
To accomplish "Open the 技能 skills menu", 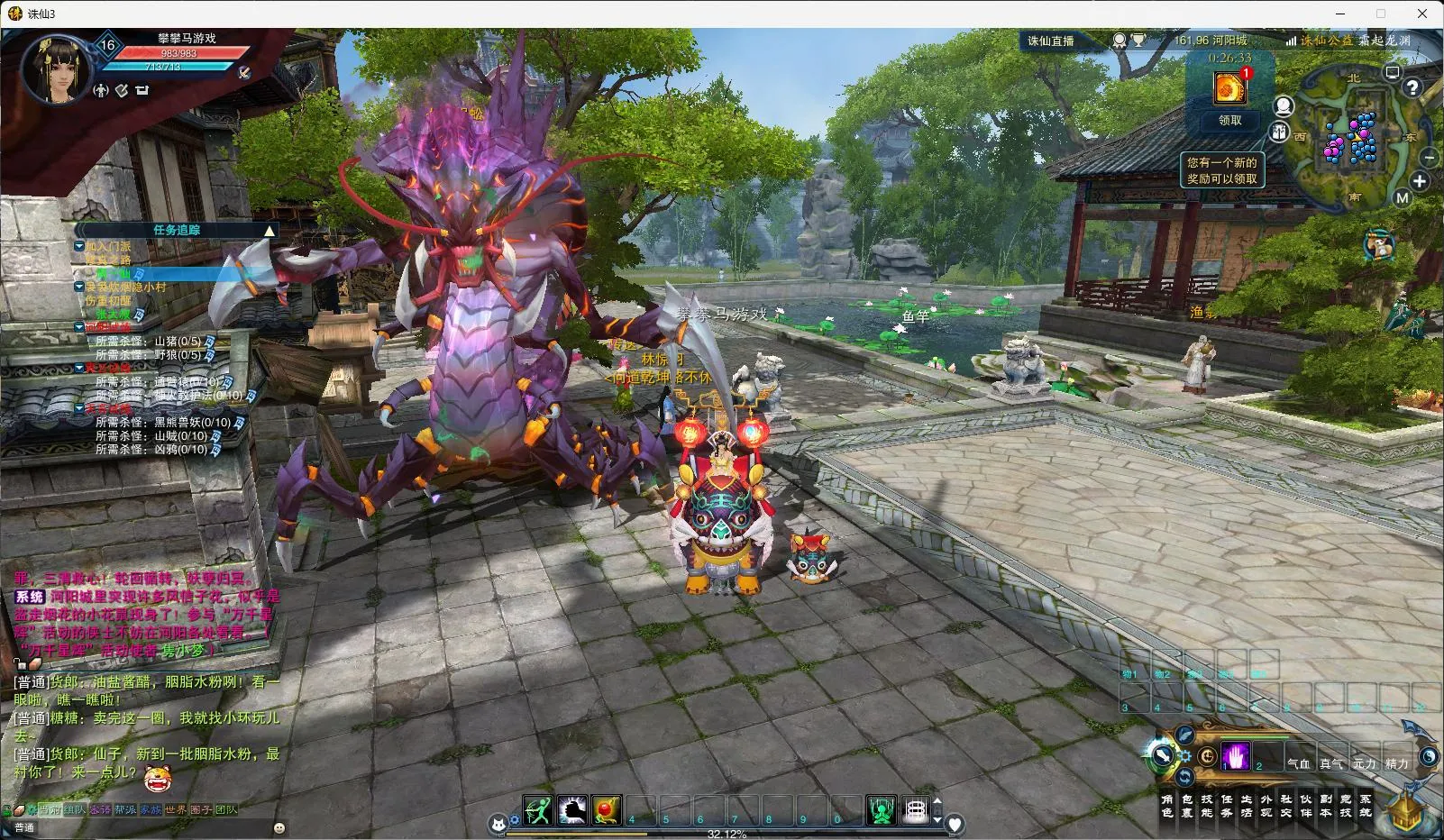I will (1207, 805).
